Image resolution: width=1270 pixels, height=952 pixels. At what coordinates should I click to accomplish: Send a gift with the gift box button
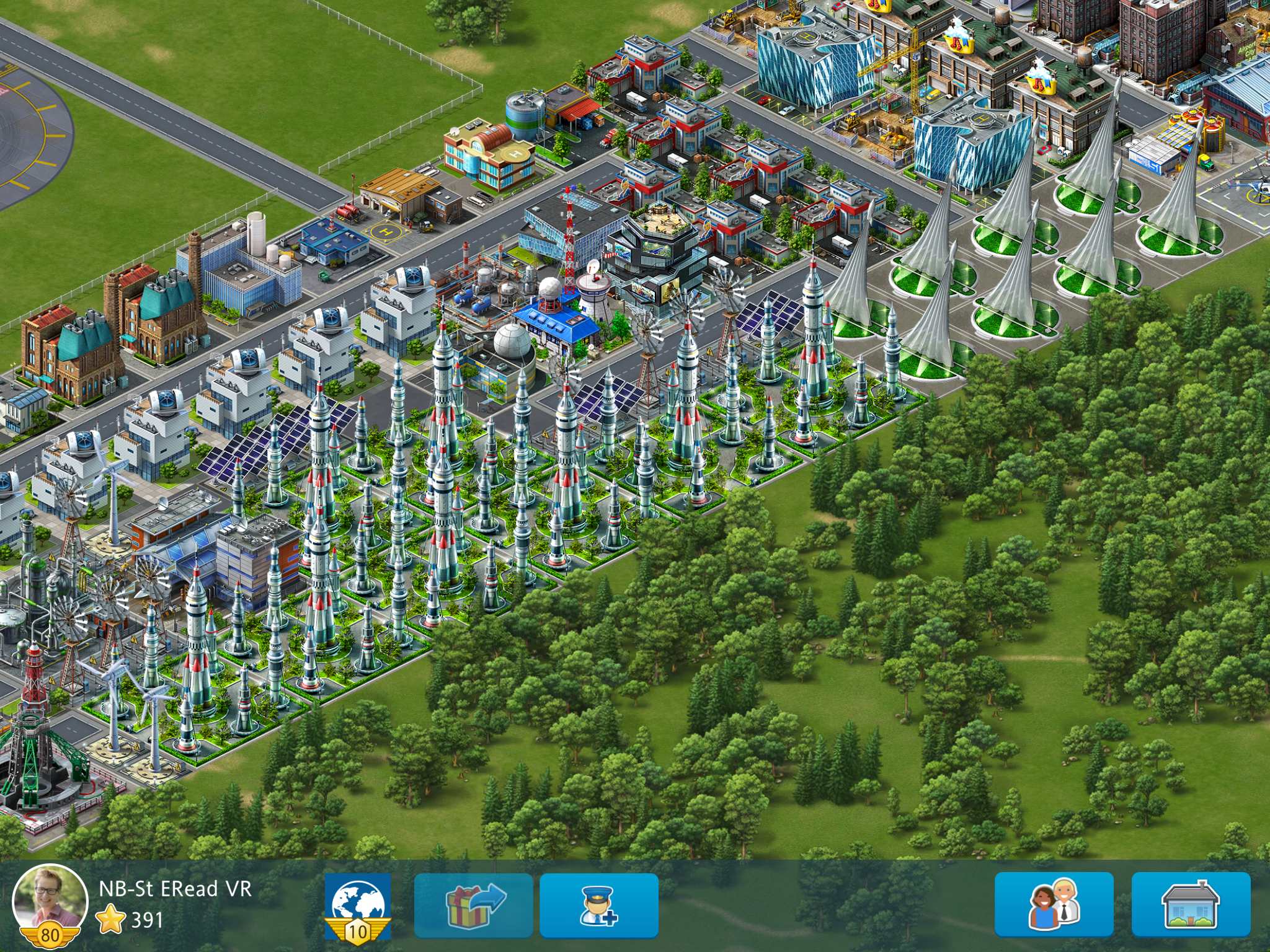473,906
